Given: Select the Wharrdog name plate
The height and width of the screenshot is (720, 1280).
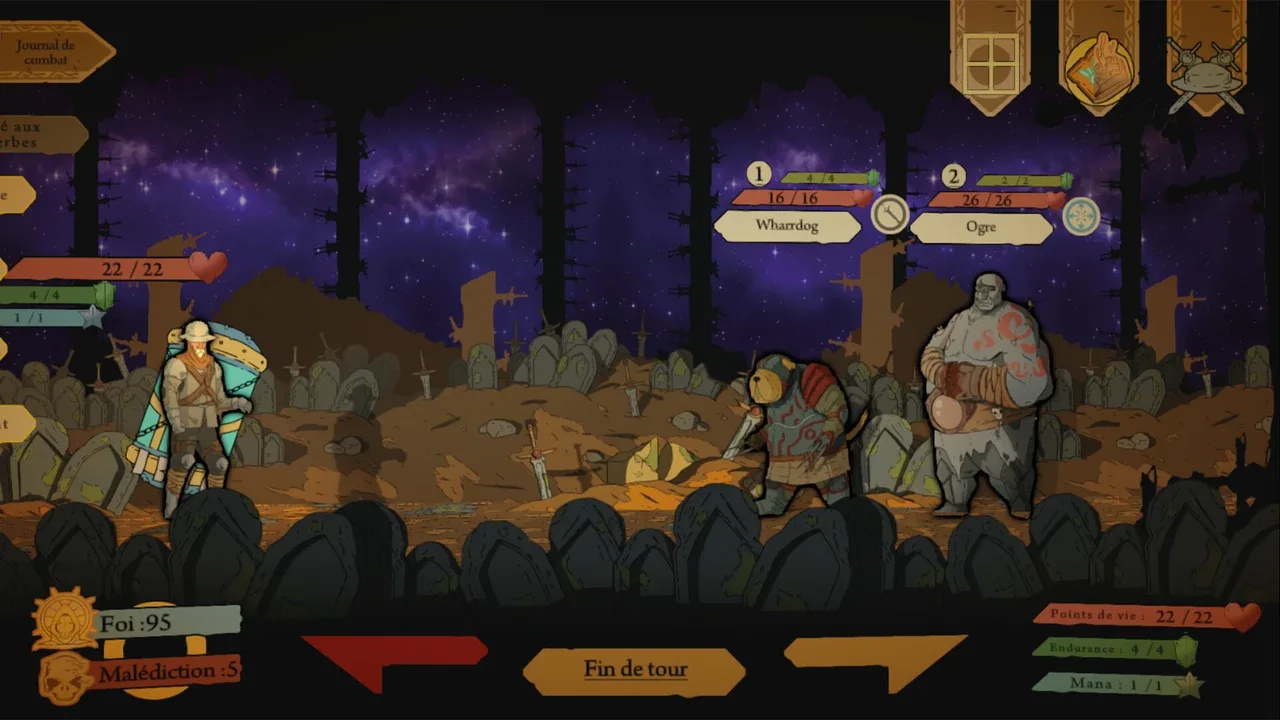Looking at the screenshot, I should click(x=787, y=226).
